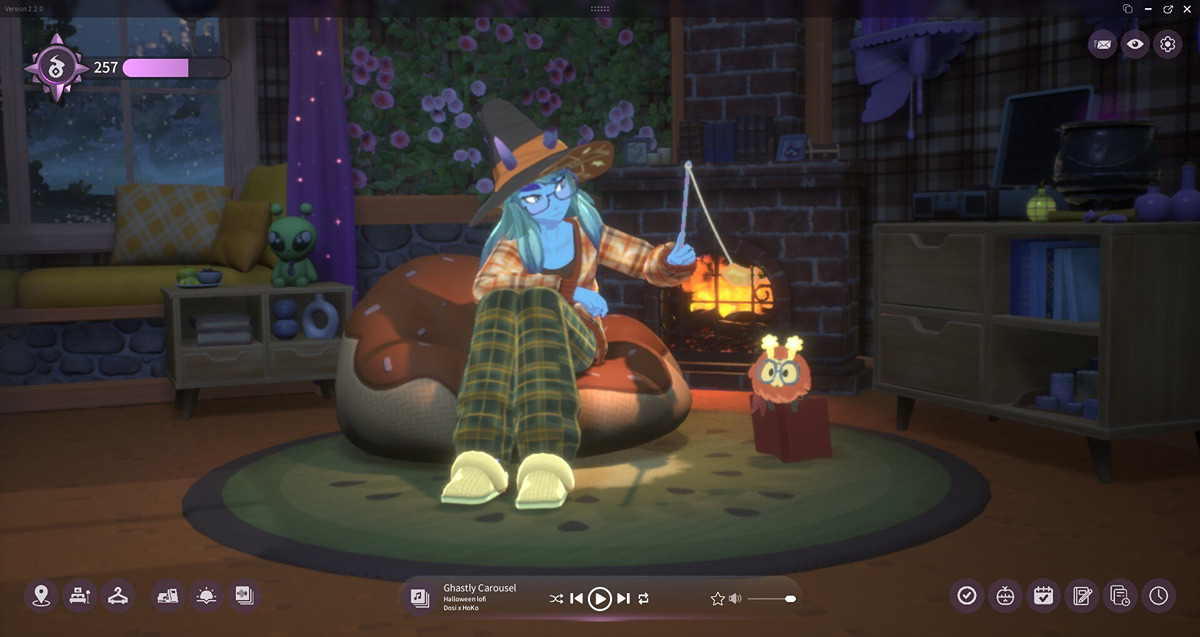
Task: Mute the music with the speaker icon
Action: (x=735, y=598)
